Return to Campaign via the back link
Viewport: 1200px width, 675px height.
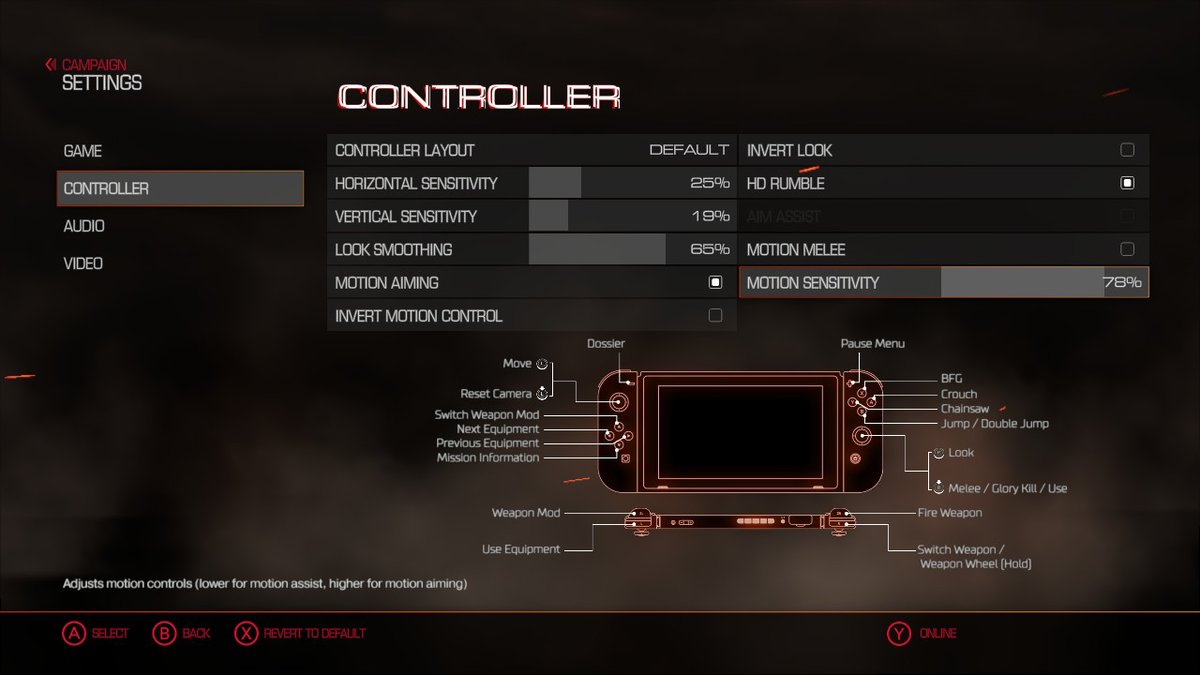[x=93, y=65]
